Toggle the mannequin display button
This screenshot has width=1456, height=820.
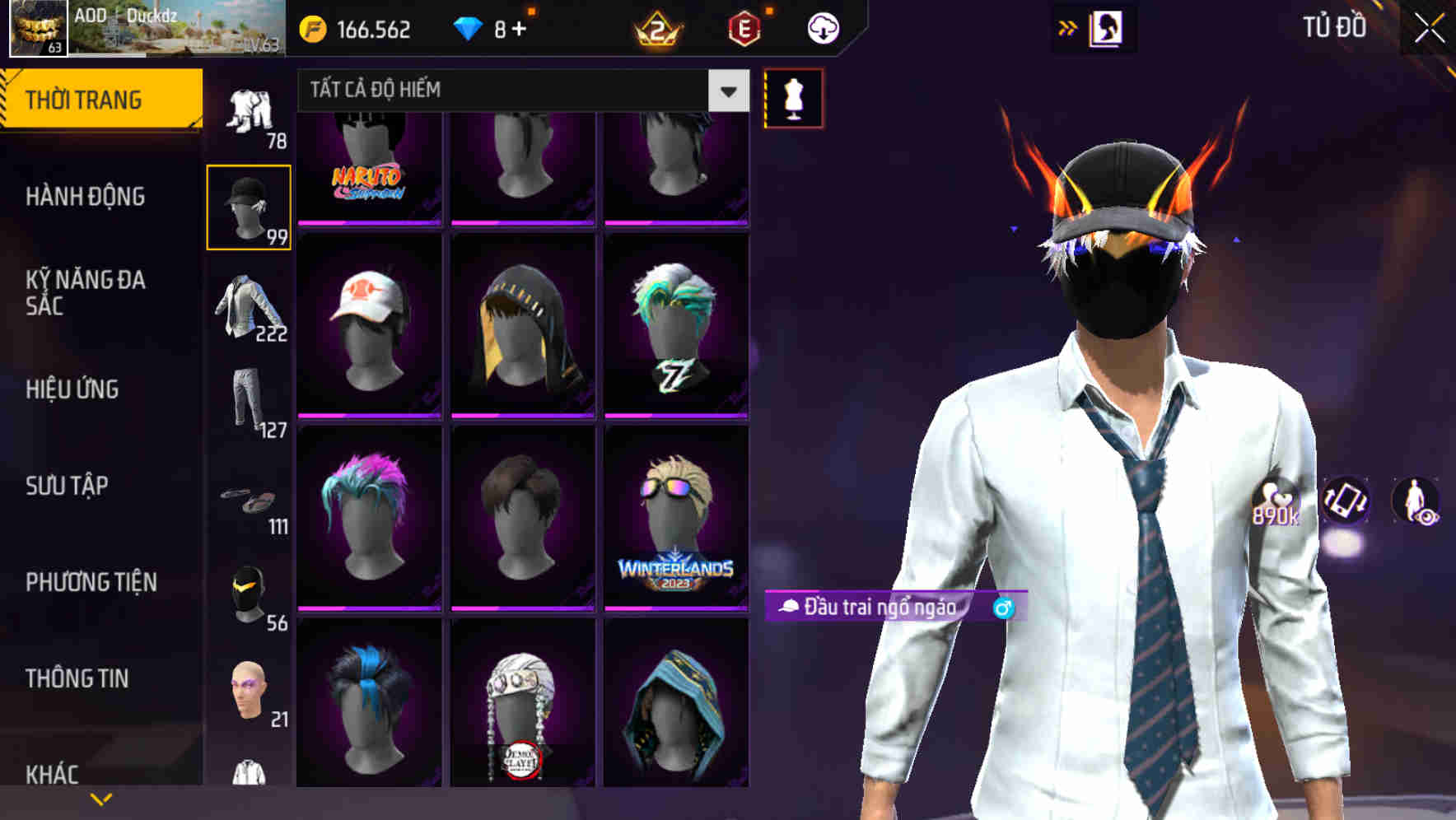pyautogui.click(x=793, y=99)
